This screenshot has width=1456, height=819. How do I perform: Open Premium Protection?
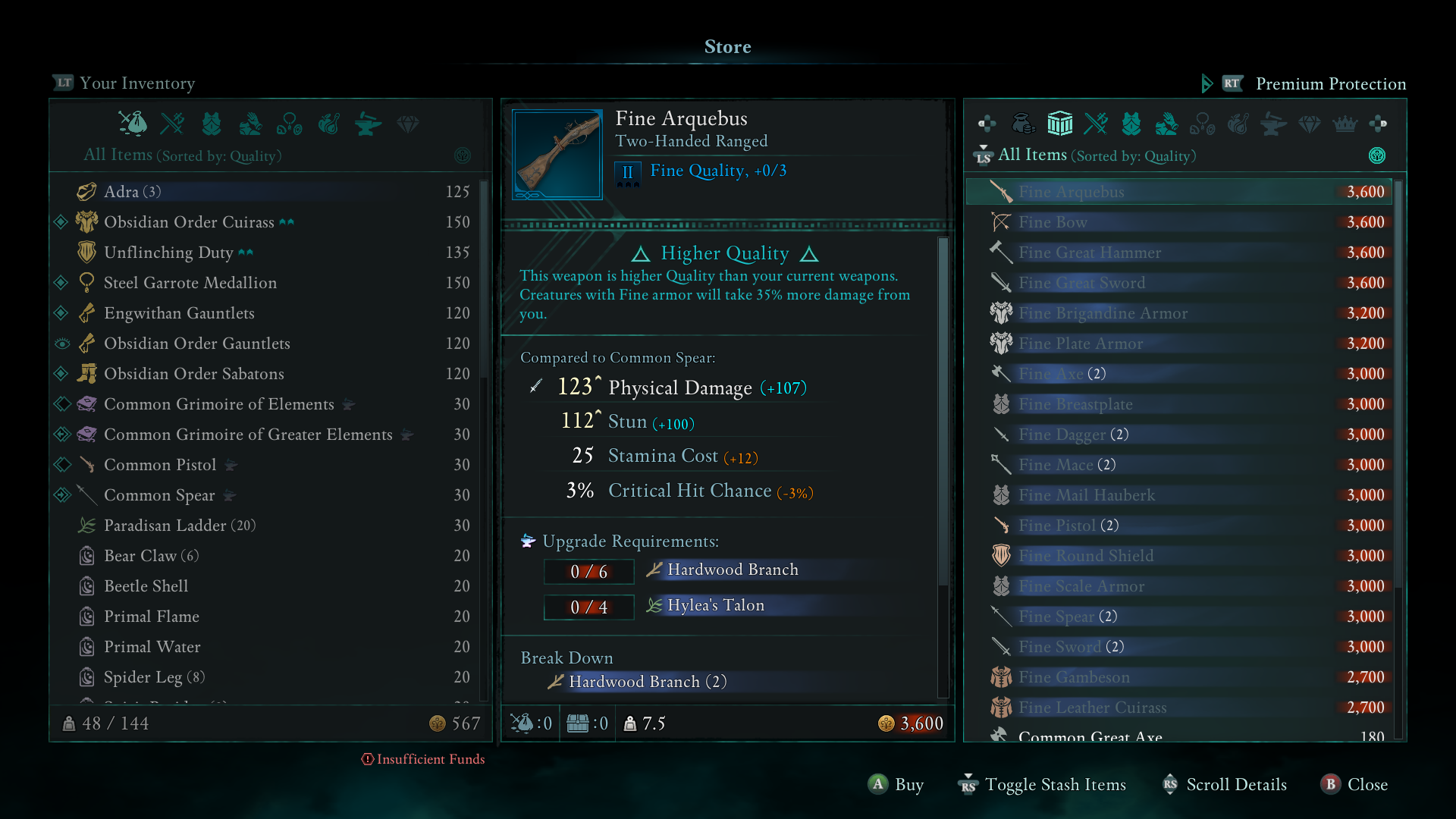[x=1330, y=84]
